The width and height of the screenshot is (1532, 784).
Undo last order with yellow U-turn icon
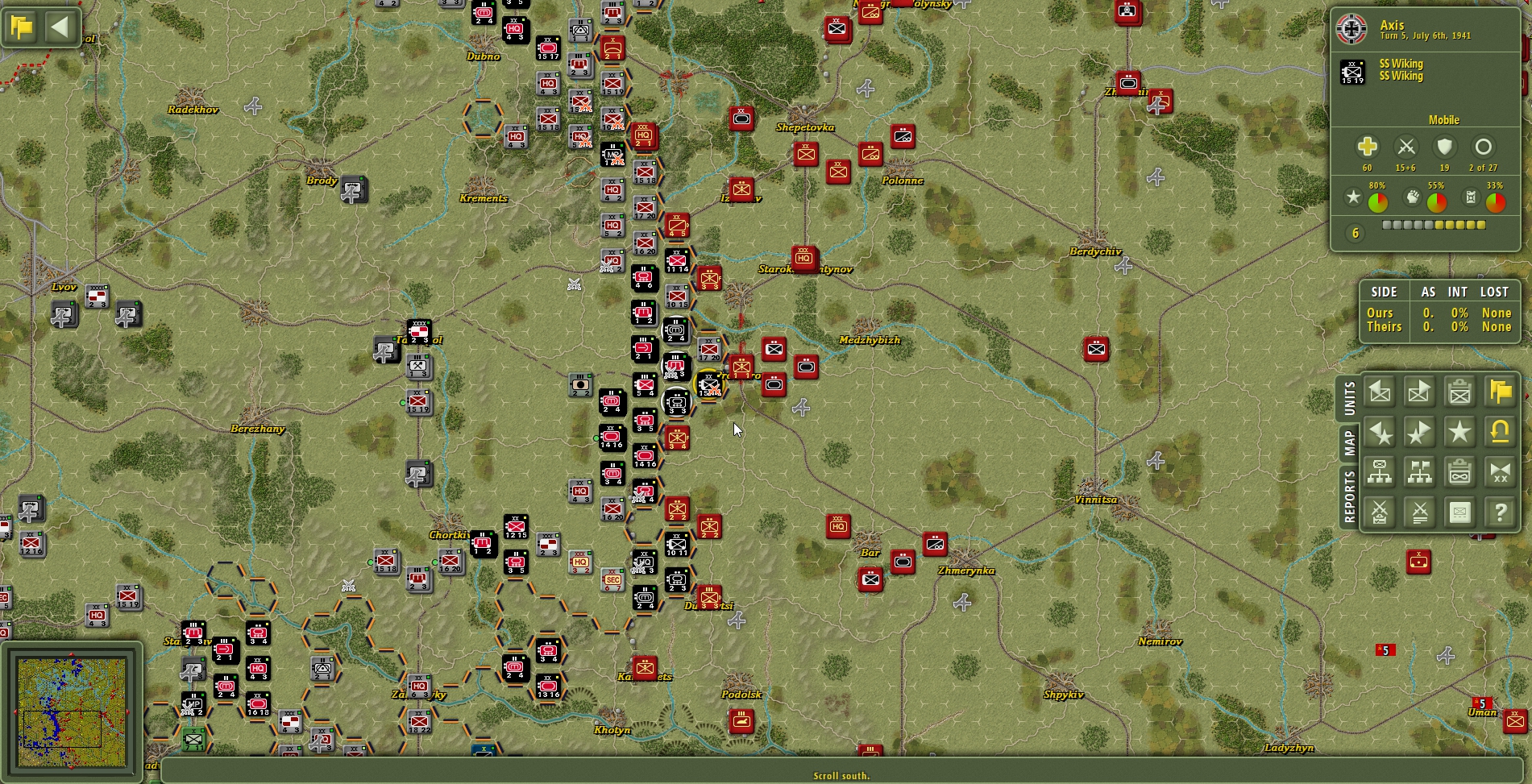[1500, 432]
